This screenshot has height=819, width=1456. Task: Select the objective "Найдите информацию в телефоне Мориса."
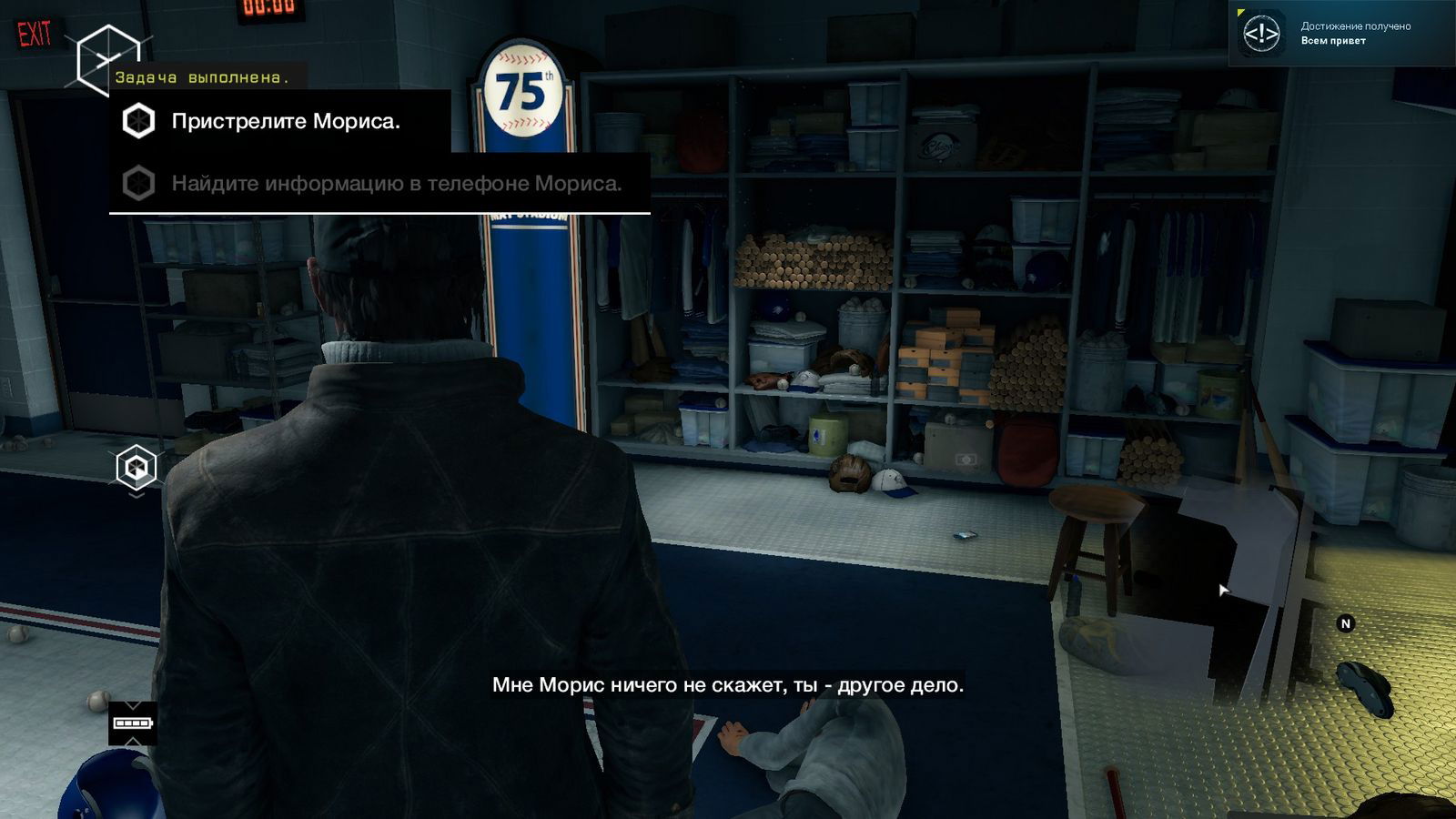click(x=396, y=184)
